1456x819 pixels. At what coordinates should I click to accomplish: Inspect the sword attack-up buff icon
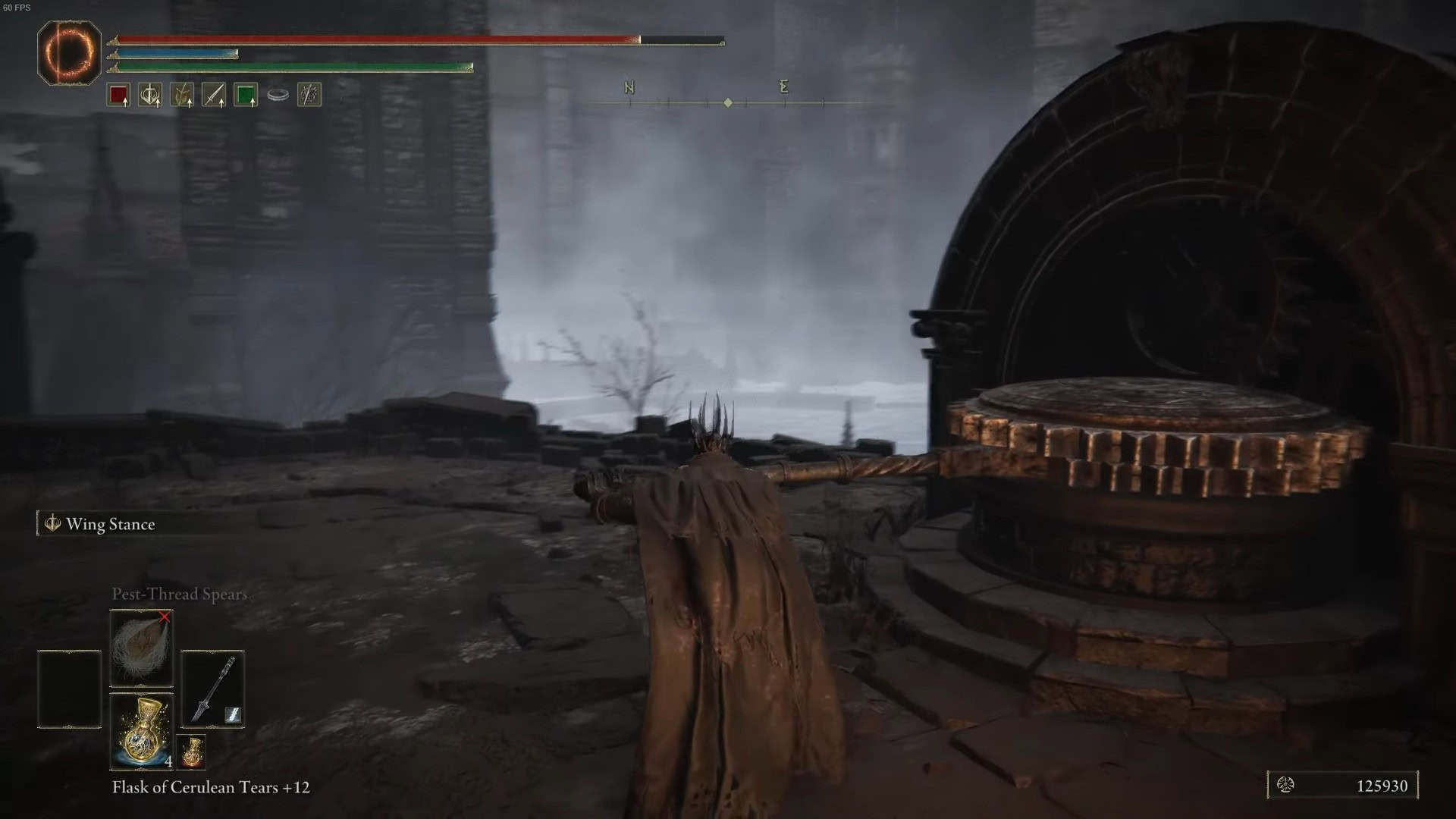(214, 95)
